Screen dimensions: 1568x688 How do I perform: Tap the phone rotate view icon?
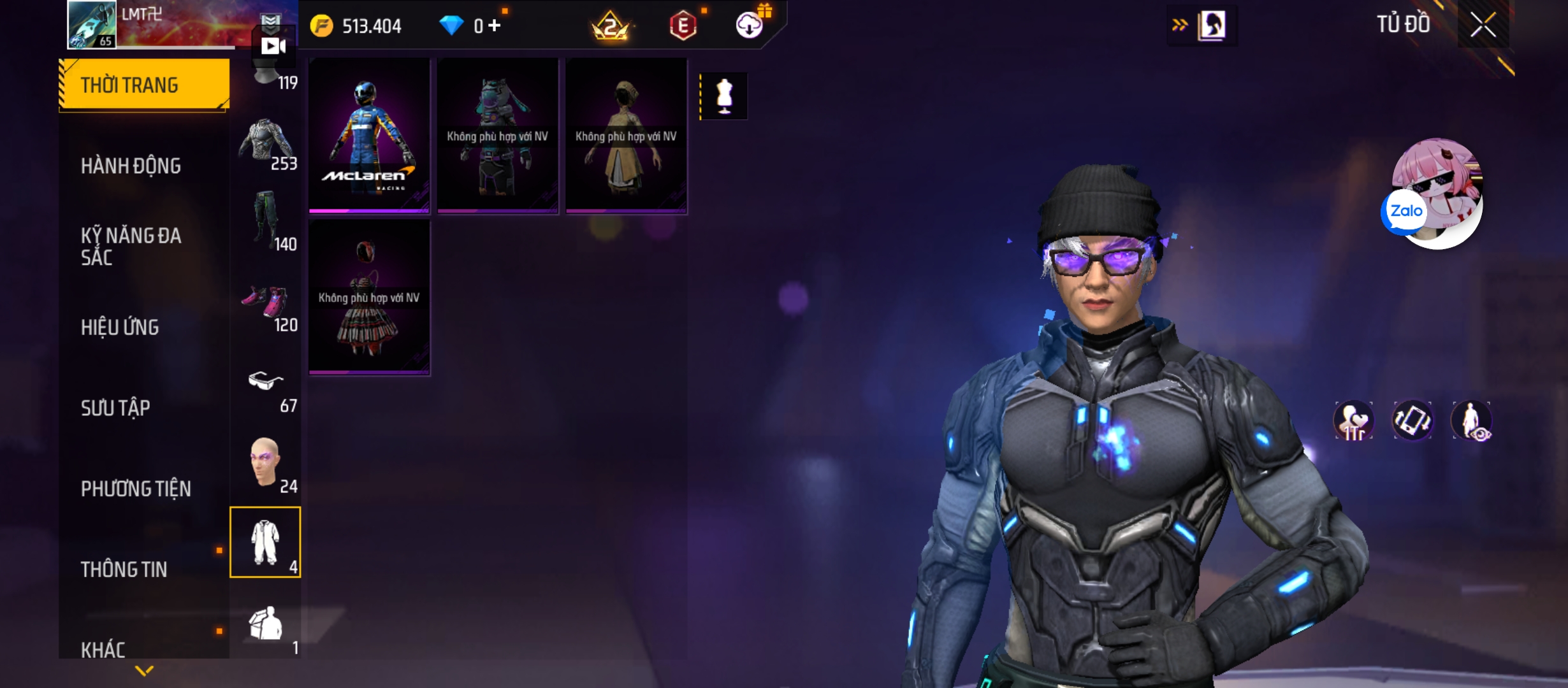(1412, 420)
